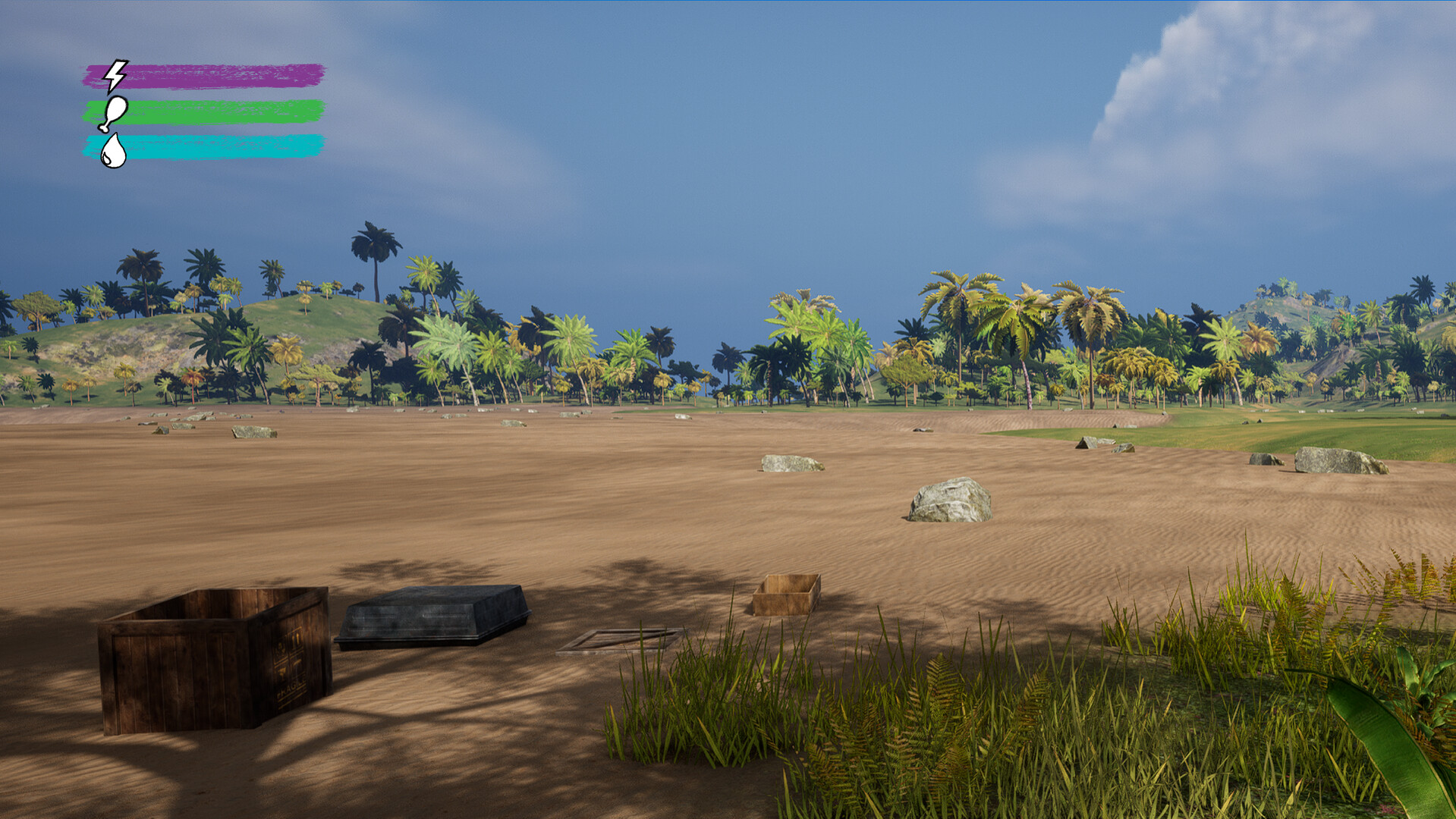1456x819 pixels.
Task: Click the glass symbol printed on the crate
Action: [x=284, y=672]
